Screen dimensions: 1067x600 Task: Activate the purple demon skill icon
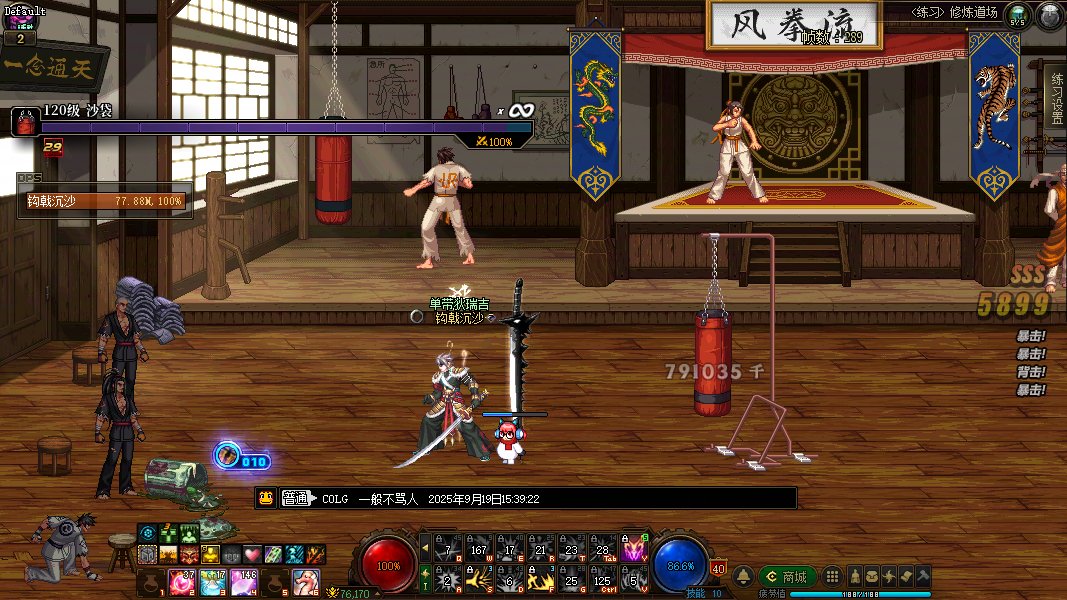point(634,549)
